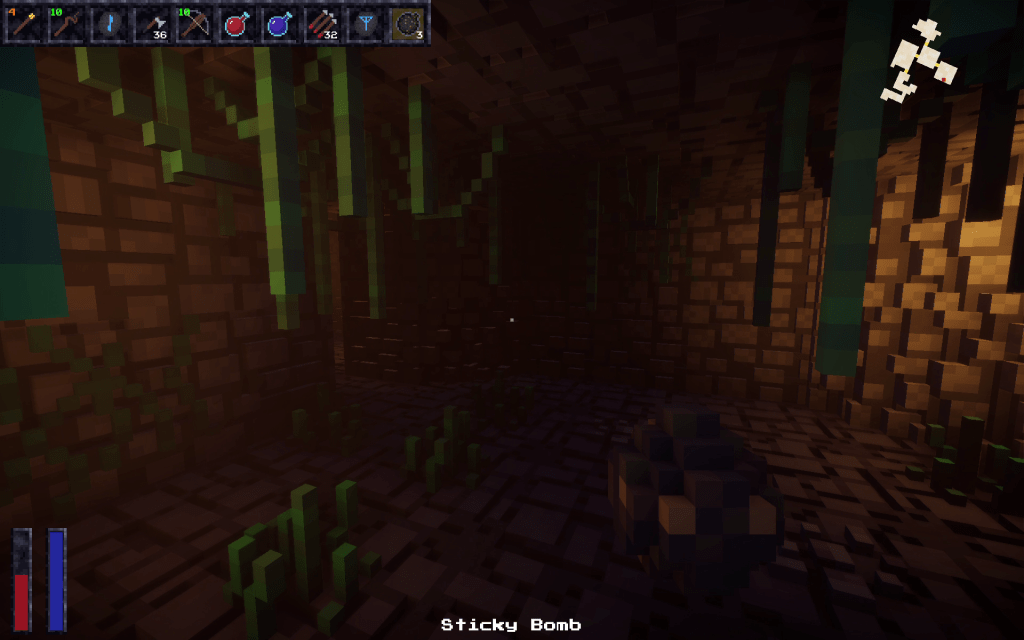Image resolution: width=1024 pixels, height=640 pixels.
Task: Select the gold-tipped wand hotbar slot
Action: (x=24, y=24)
